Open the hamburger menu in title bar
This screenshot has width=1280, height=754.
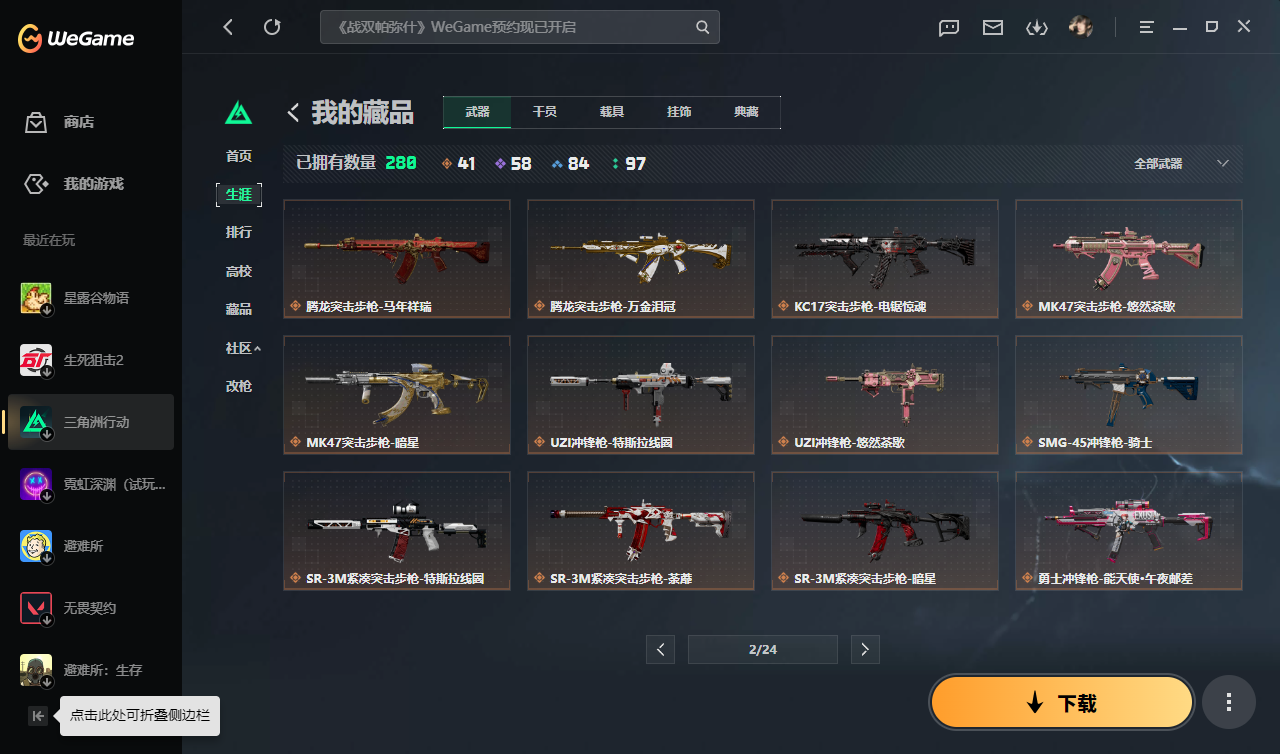click(1144, 27)
